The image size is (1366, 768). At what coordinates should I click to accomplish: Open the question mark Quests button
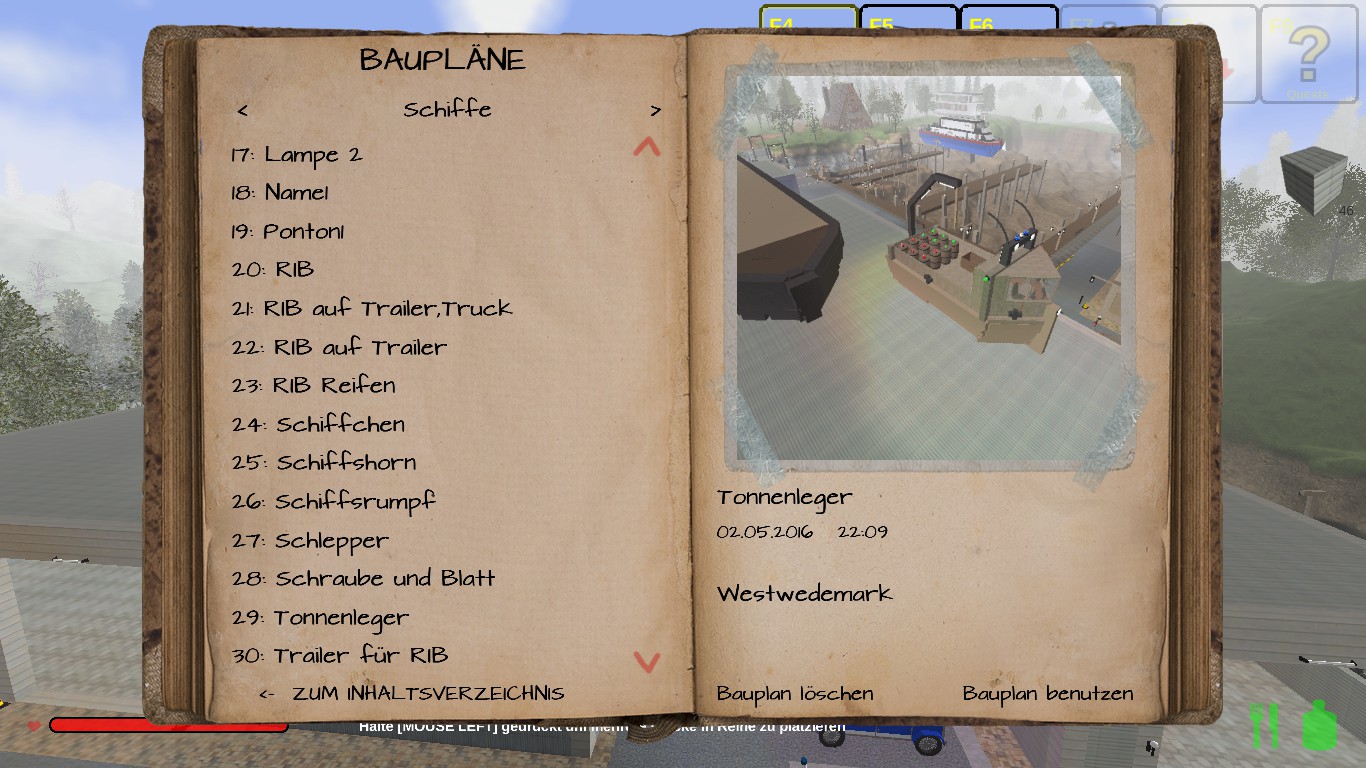click(x=1307, y=55)
